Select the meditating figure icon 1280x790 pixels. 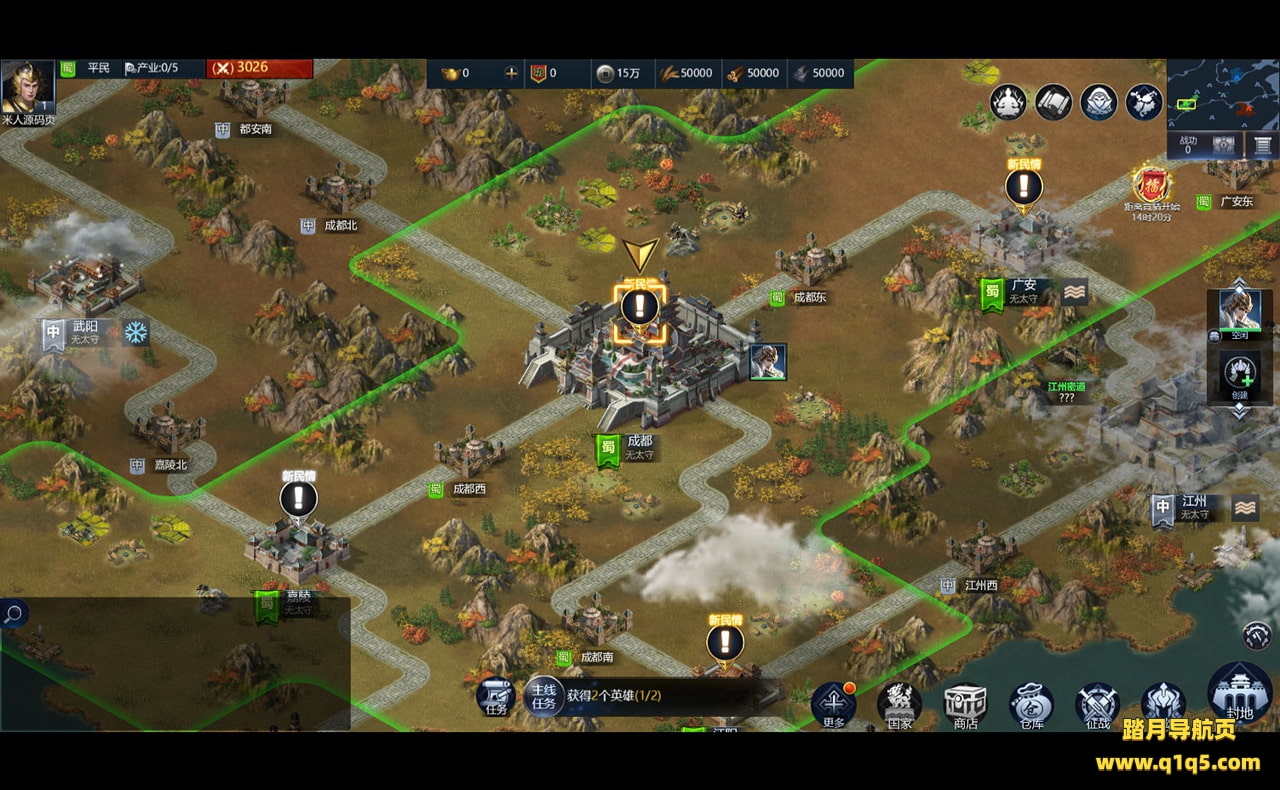pyautogui.click(x=1008, y=102)
